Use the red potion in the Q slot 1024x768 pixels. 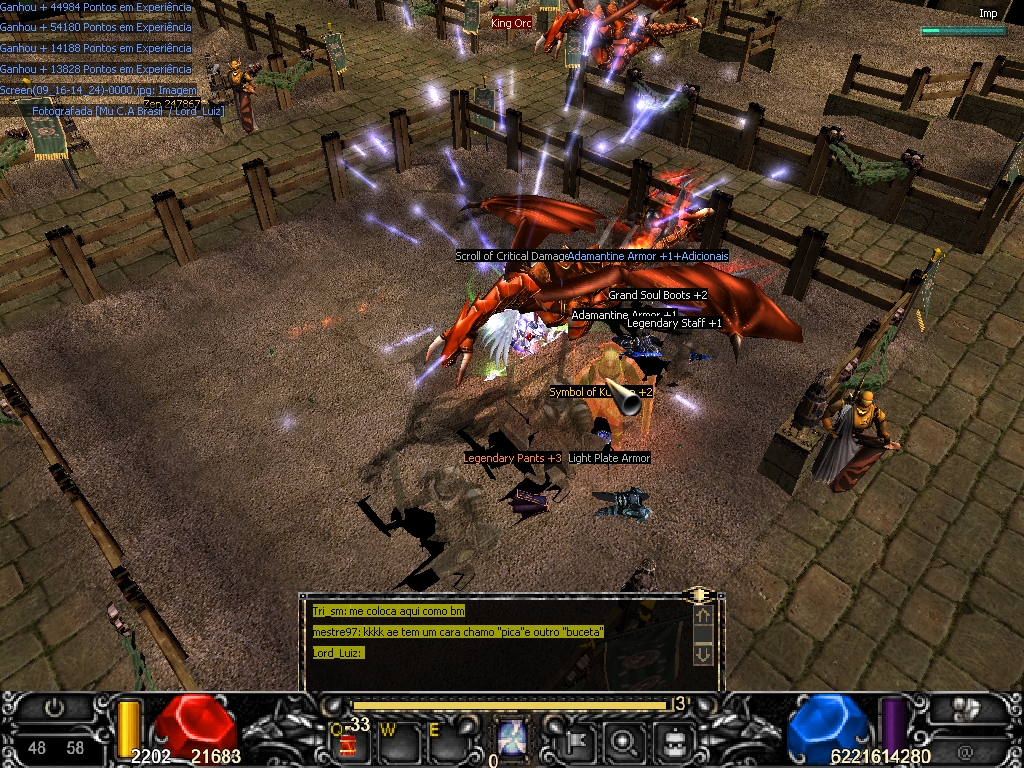pyautogui.click(x=349, y=743)
